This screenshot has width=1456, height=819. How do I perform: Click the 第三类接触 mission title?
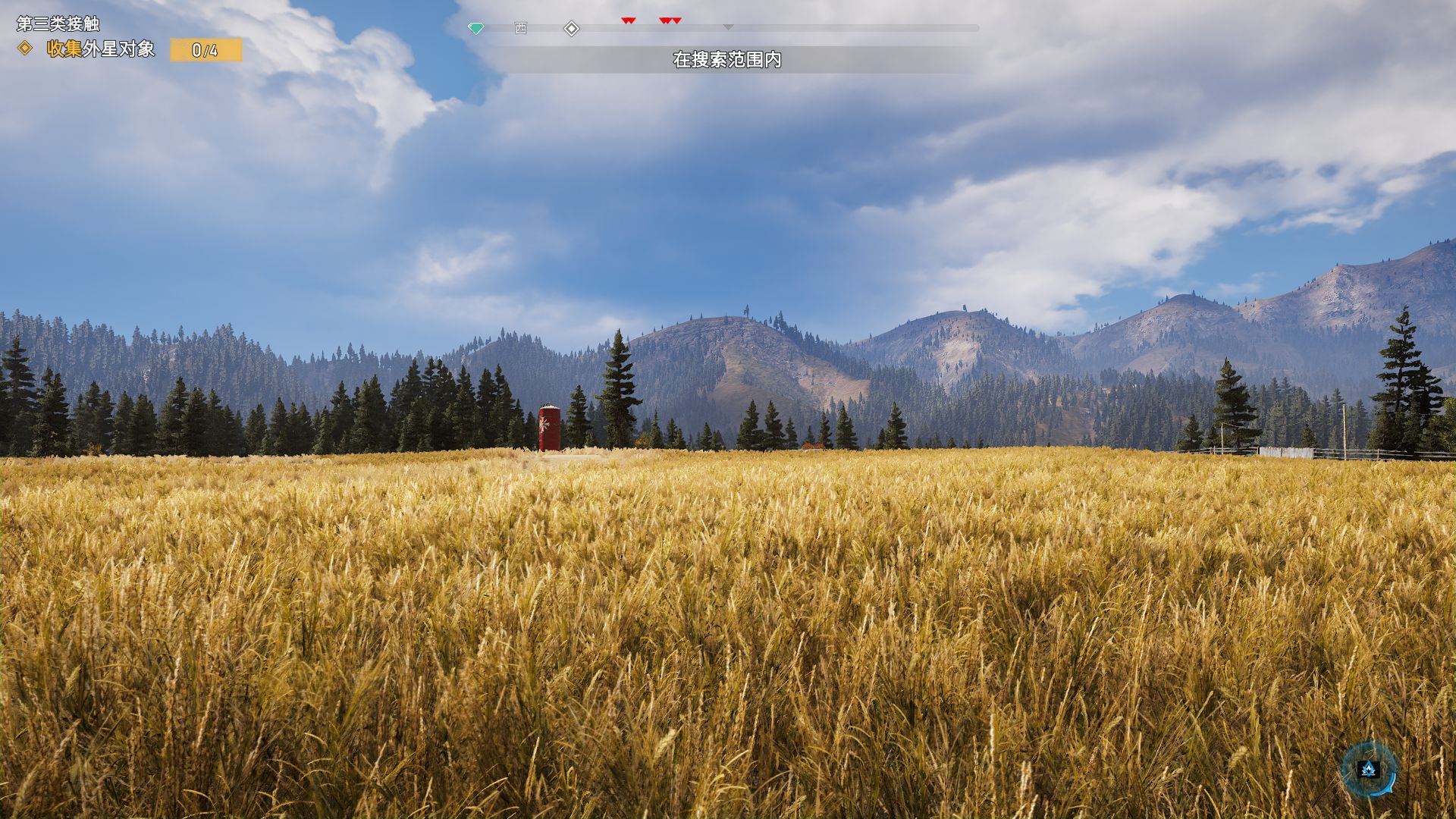click(58, 24)
